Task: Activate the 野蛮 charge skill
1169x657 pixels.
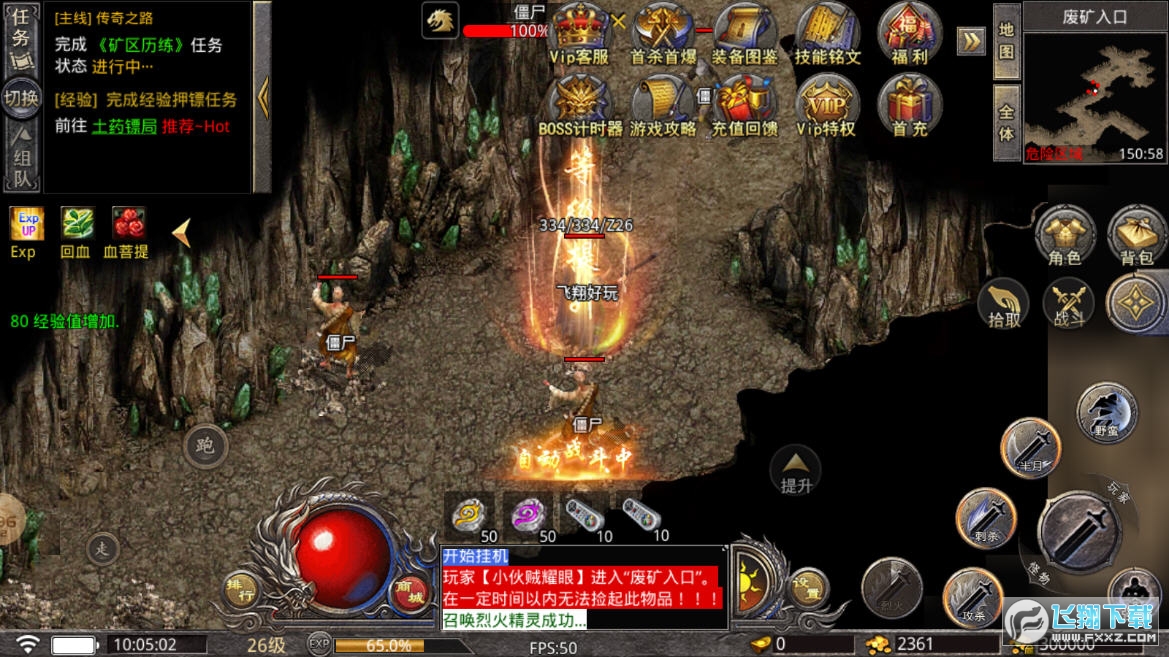Action: [x=1107, y=412]
